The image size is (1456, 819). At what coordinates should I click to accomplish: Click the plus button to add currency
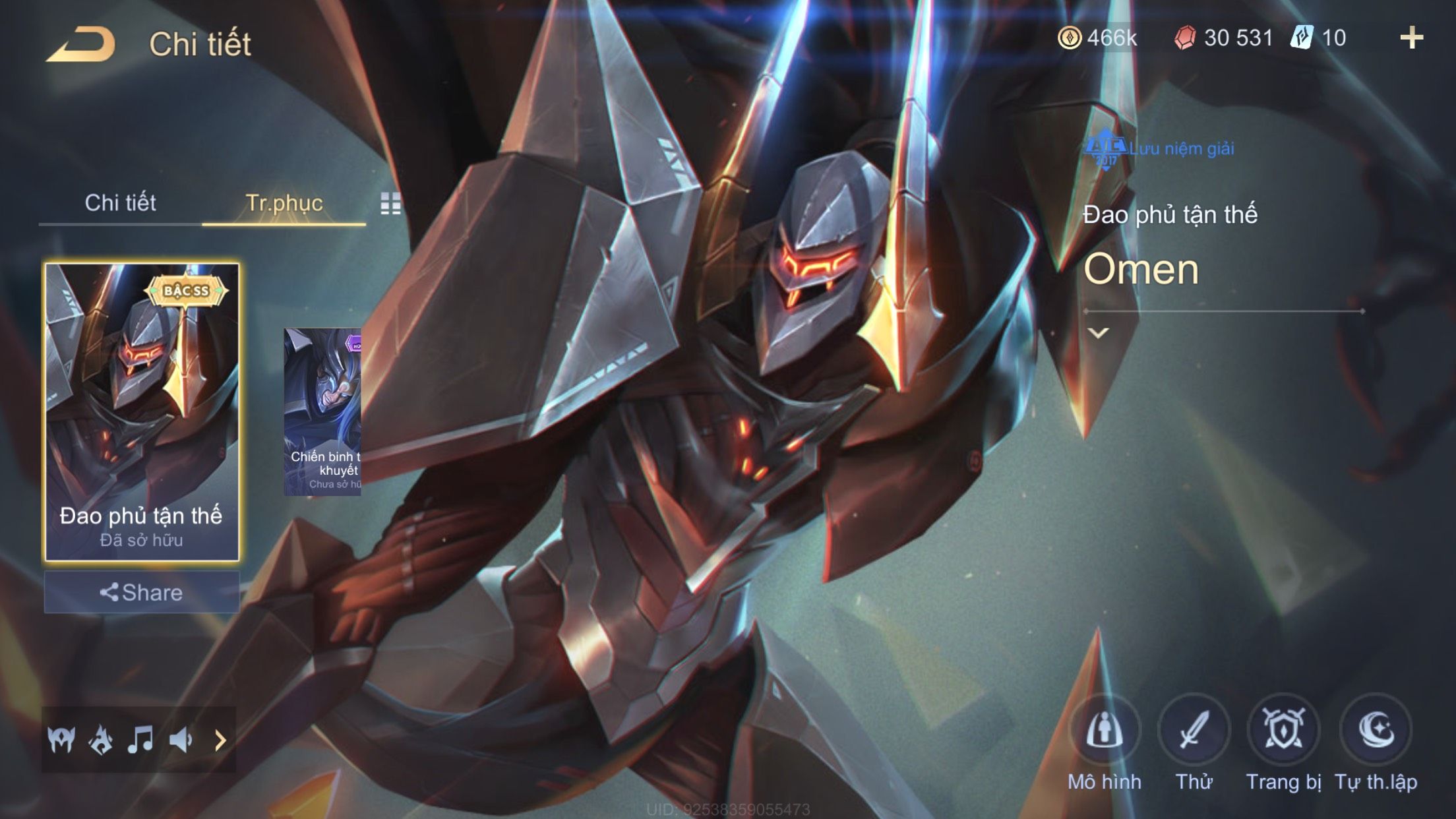pyautogui.click(x=1411, y=38)
